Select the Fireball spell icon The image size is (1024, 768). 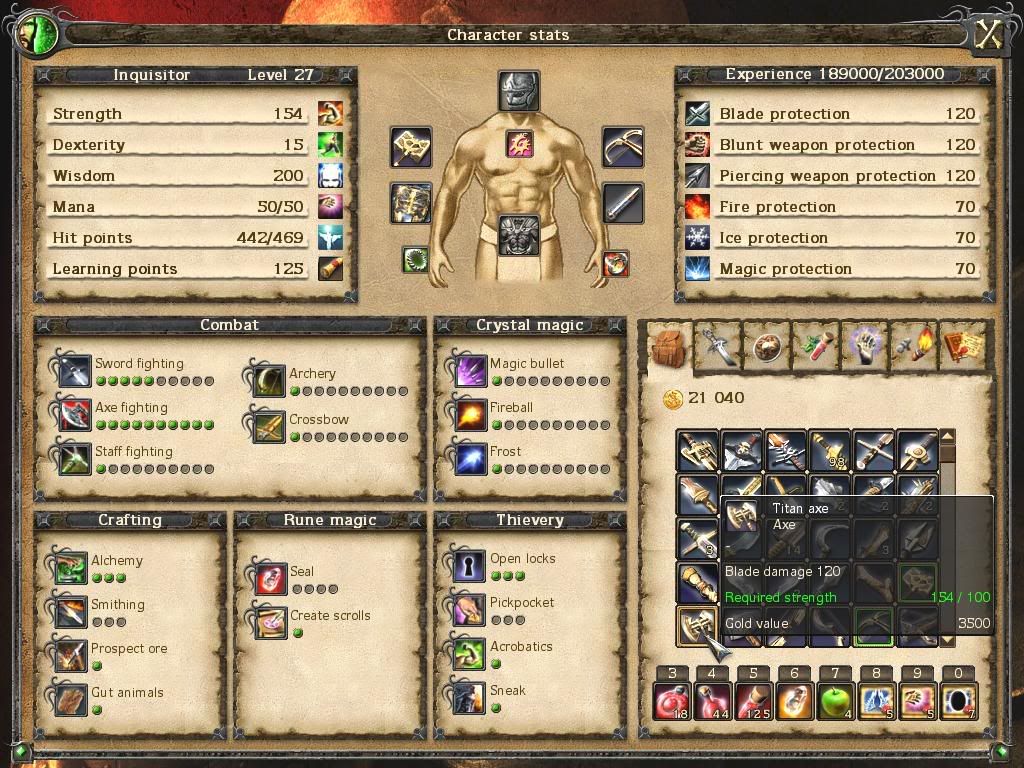pyautogui.click(x=470, y=415)
